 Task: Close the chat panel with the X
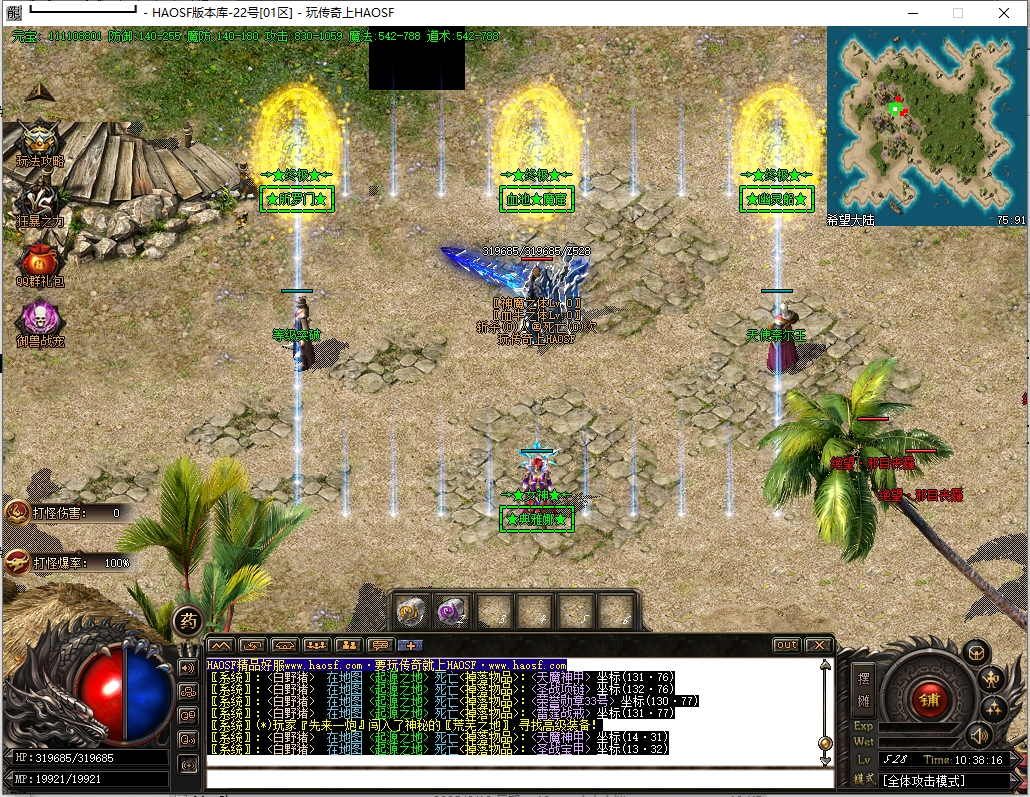click(x=818, y=645)
